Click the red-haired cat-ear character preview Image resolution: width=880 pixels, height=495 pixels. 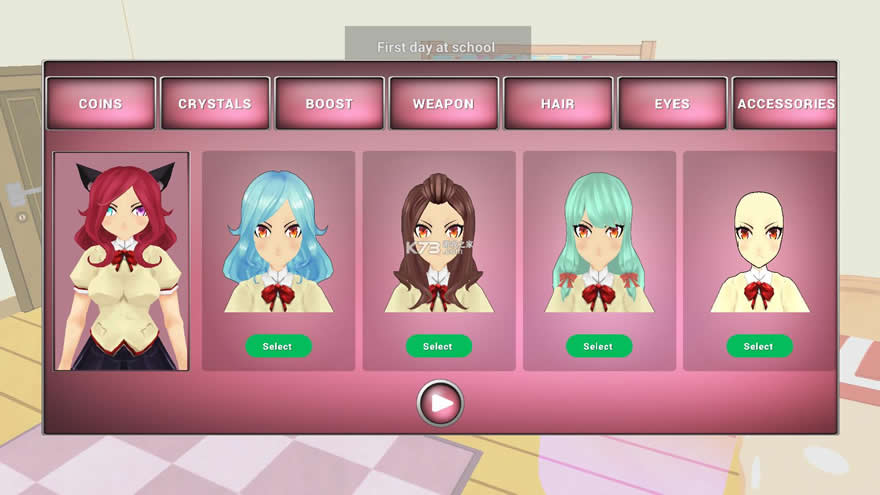(121, 262)
